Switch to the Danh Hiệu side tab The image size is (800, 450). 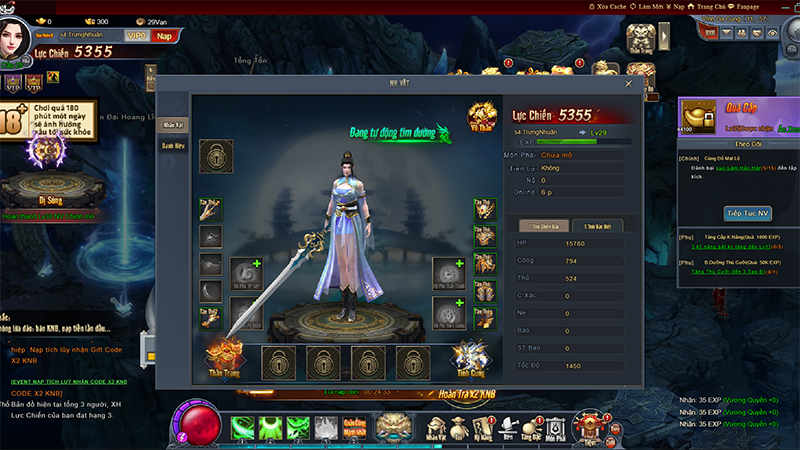[173, 144]
